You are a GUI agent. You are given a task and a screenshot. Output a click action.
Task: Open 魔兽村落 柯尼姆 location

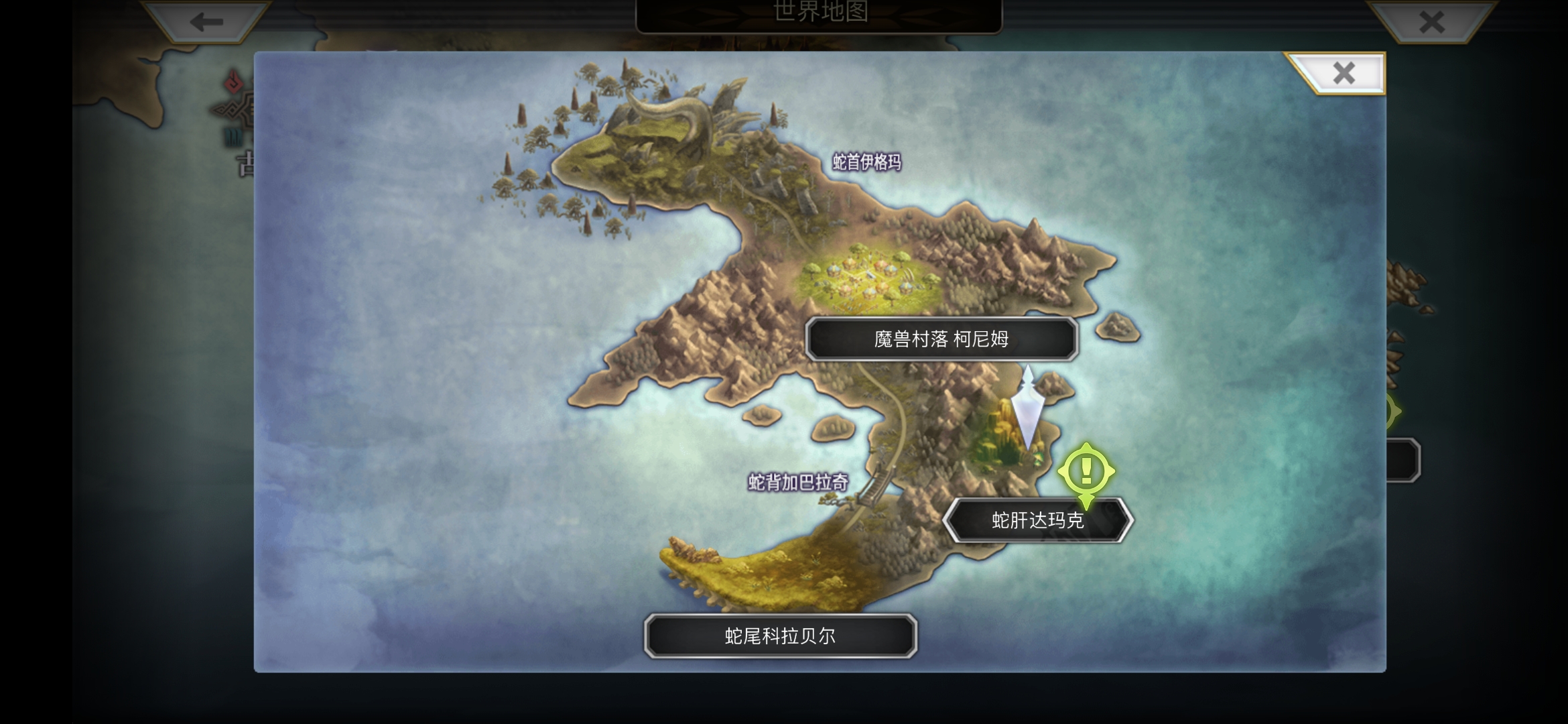940,339
